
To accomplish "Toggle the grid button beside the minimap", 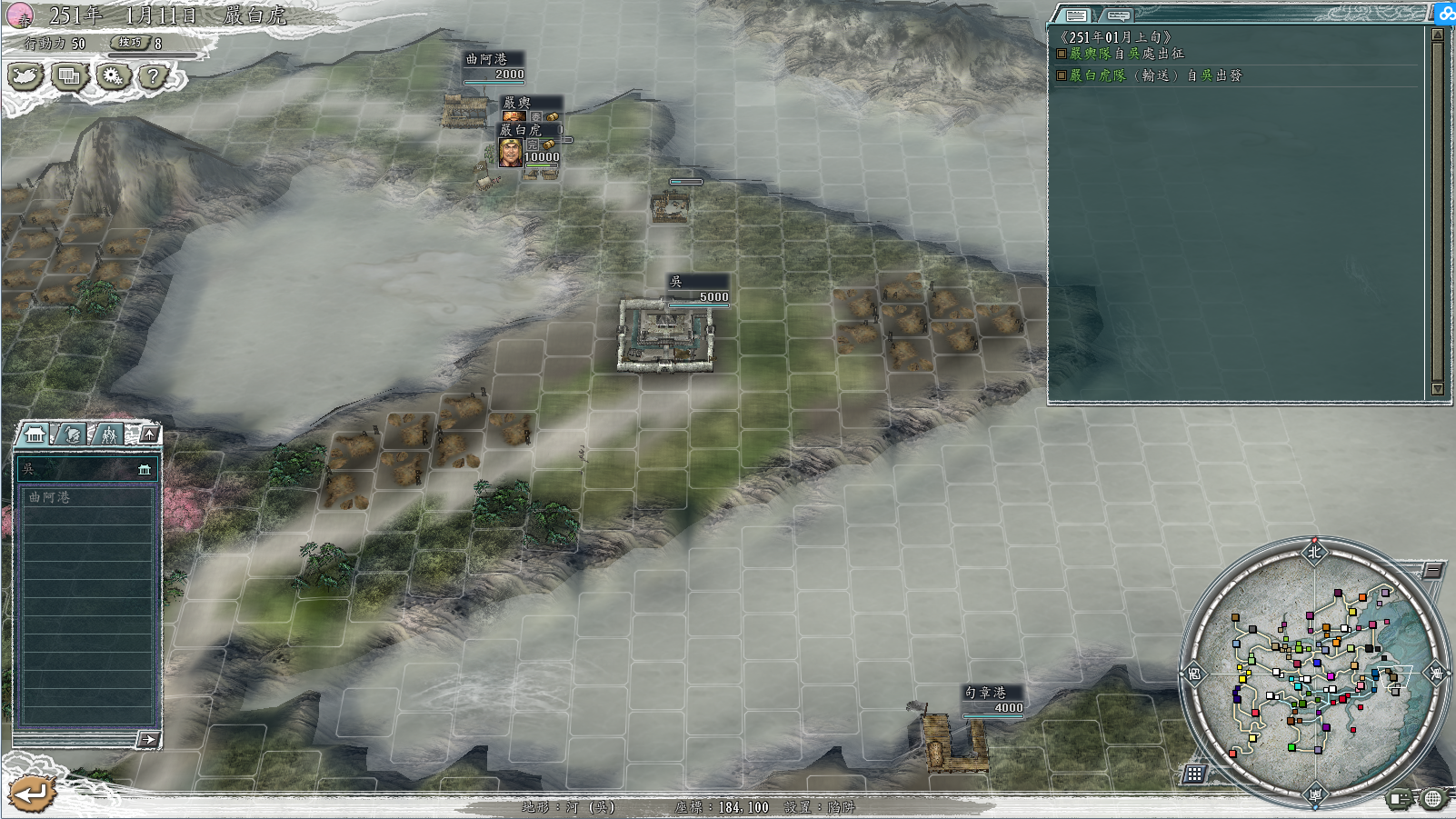I will tap(1194, 774).
